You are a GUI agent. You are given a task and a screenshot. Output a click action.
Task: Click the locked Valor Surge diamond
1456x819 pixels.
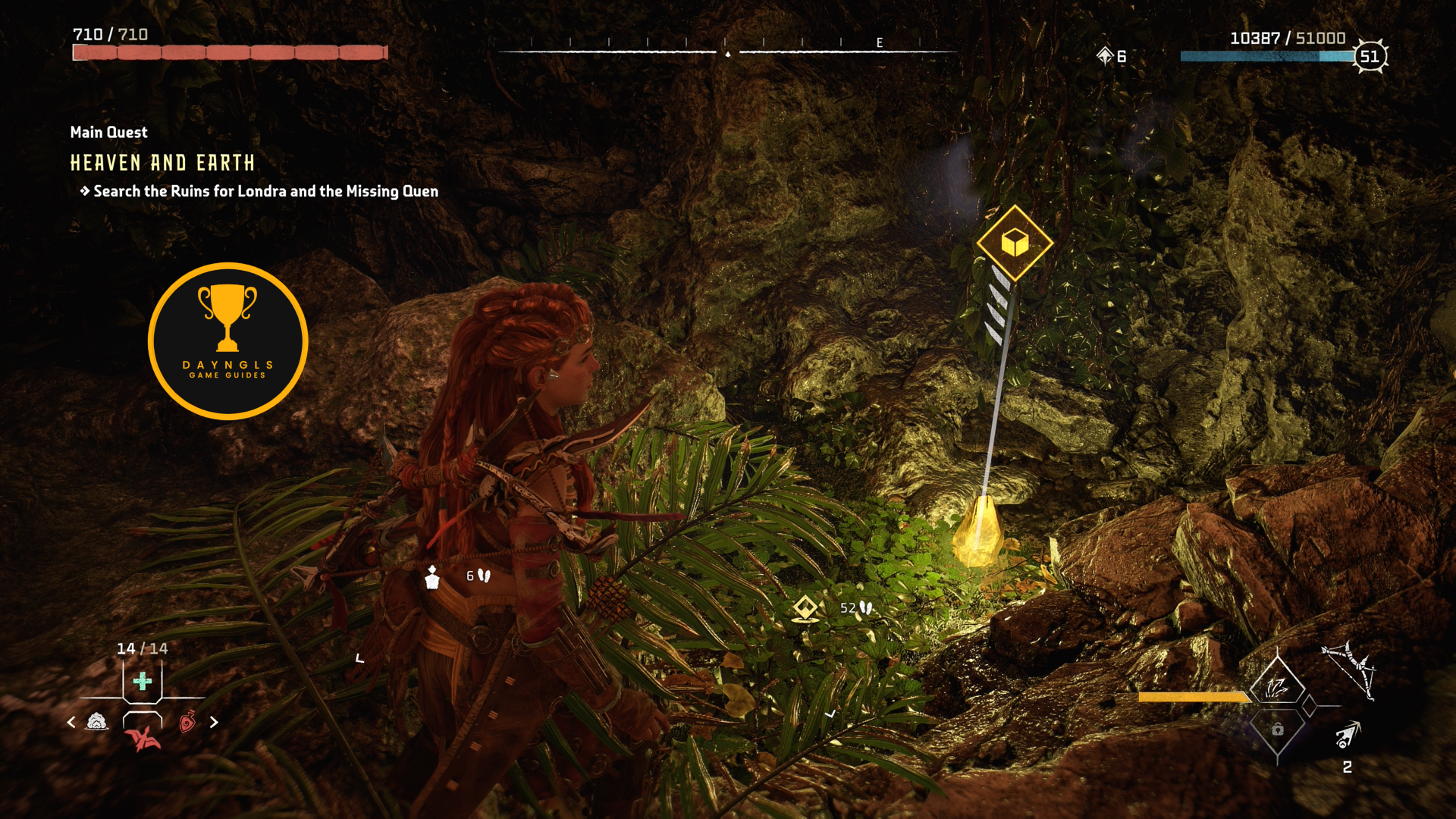[x=1278, y=730]
